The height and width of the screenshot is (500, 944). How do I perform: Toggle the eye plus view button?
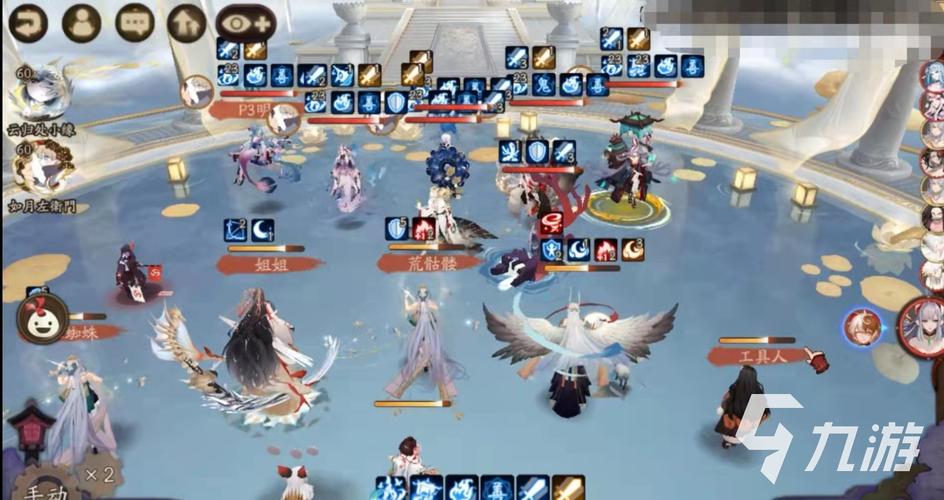[247, 23]
